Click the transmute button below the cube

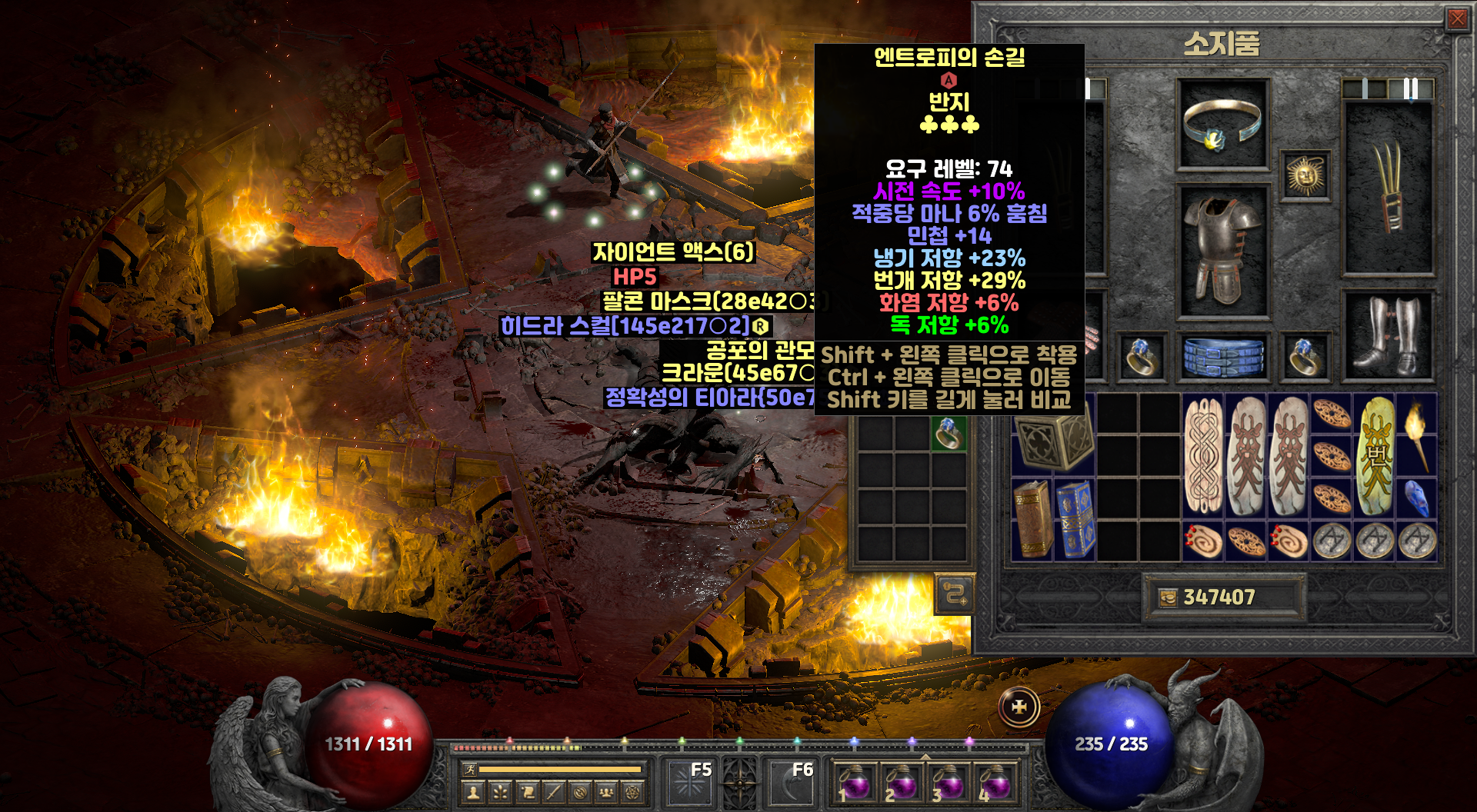(x=955, y=594)
